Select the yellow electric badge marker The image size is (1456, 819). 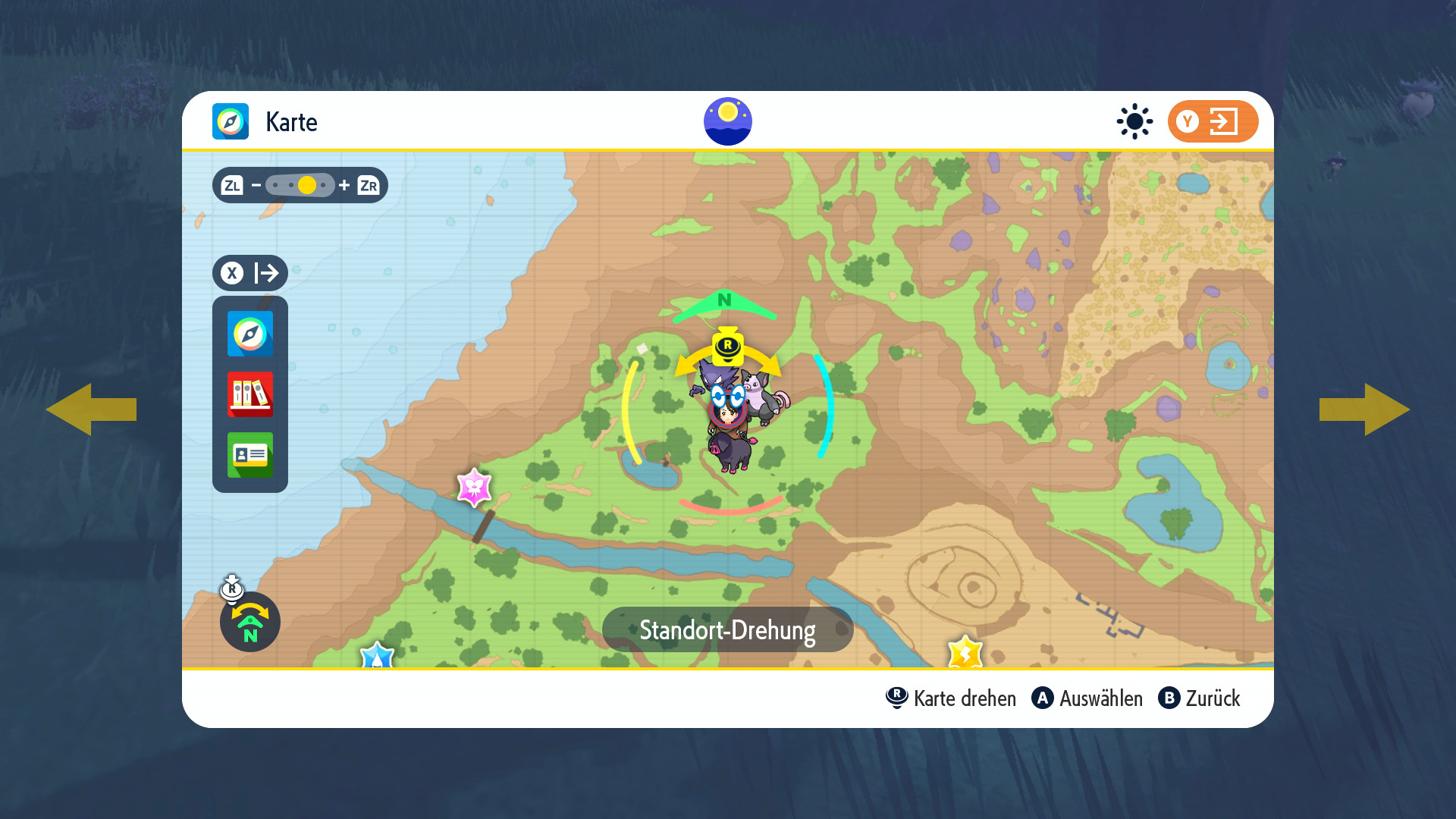coord(965,652)
